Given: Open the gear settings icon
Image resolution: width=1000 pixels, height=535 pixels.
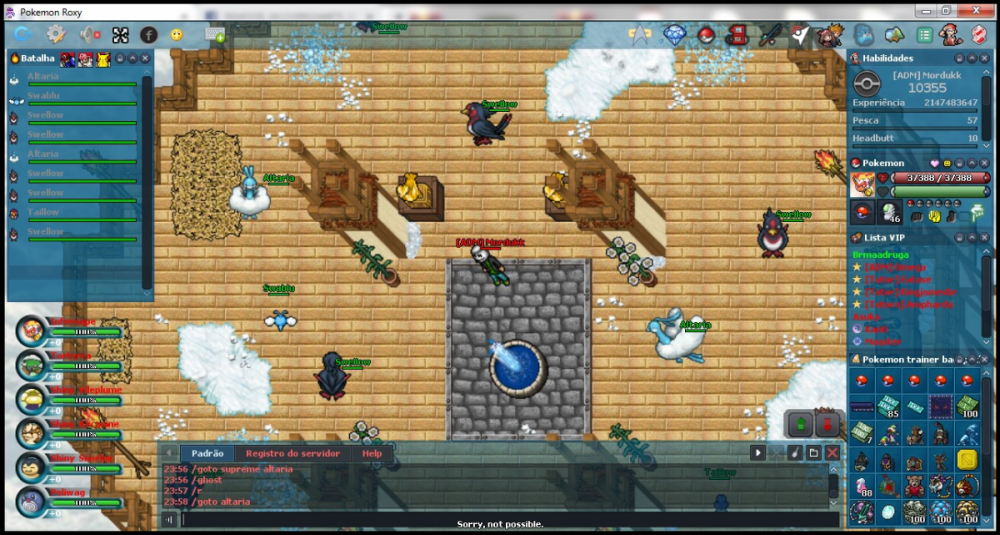Looking at the screenshot, I should pyautogui.click(x=55, y=35).
